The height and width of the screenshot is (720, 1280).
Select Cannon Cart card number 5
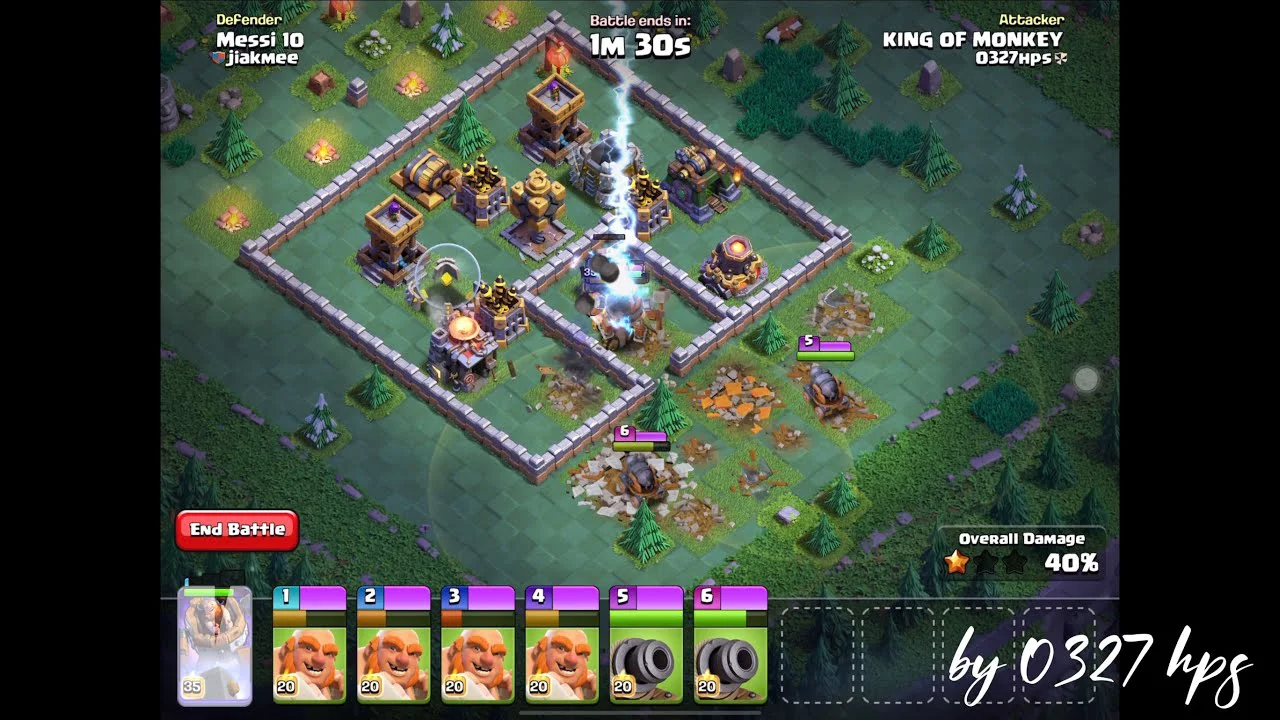645,646
